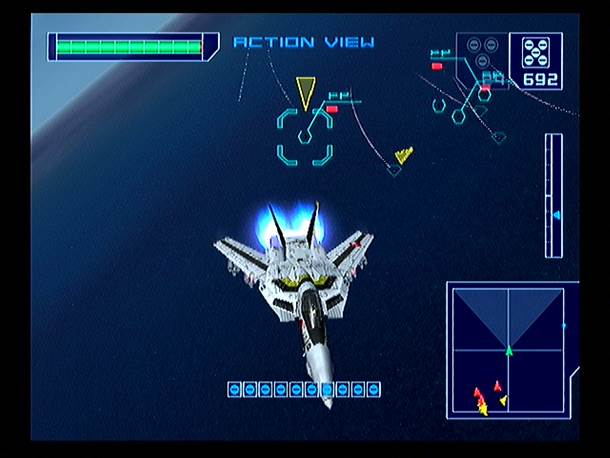Click the green player arrow on radar
The height and width of the screenshot is (458, 610).
click(508, 349)
